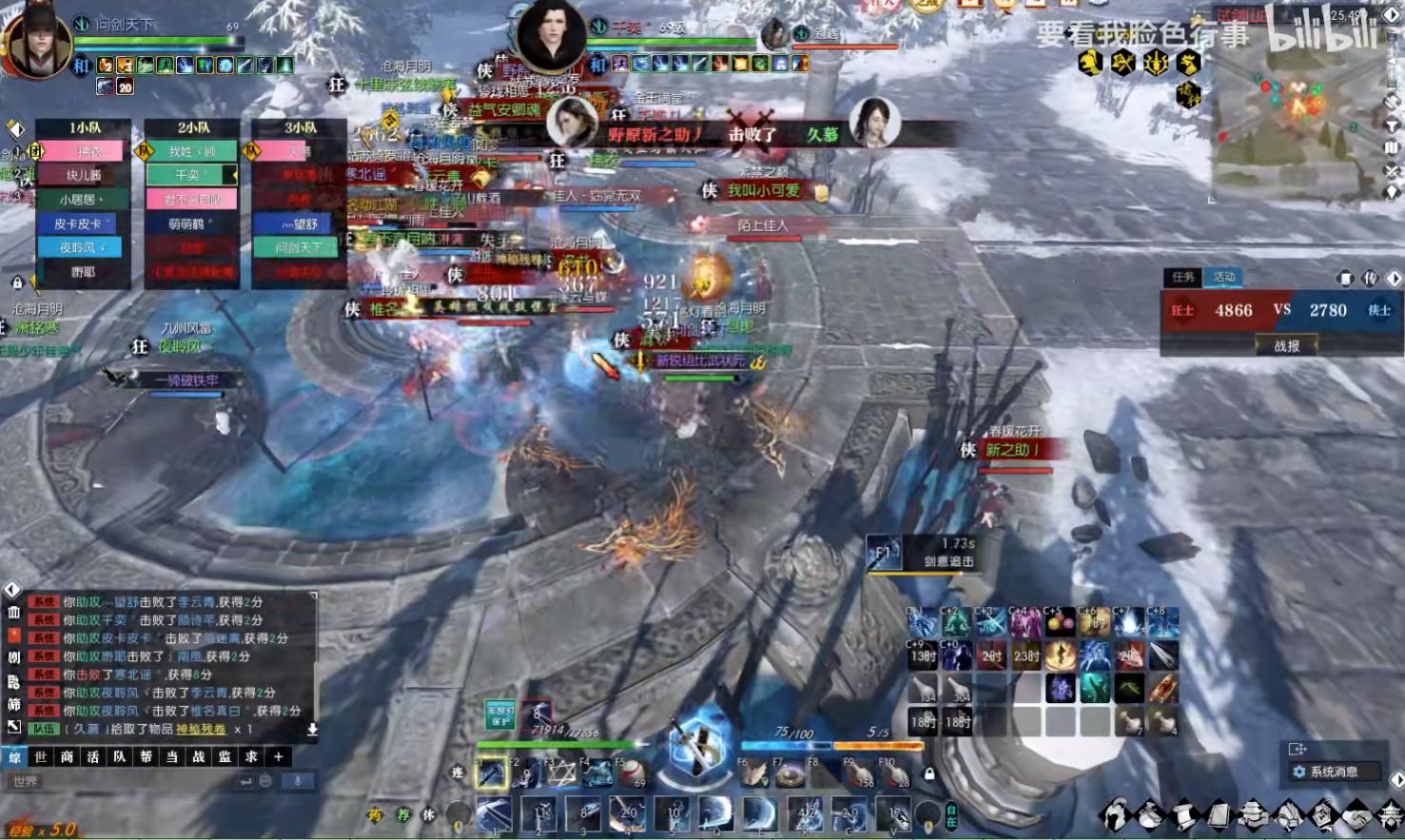
Task: Select squad member 问剑天下 in team 3
Action: 299,247
